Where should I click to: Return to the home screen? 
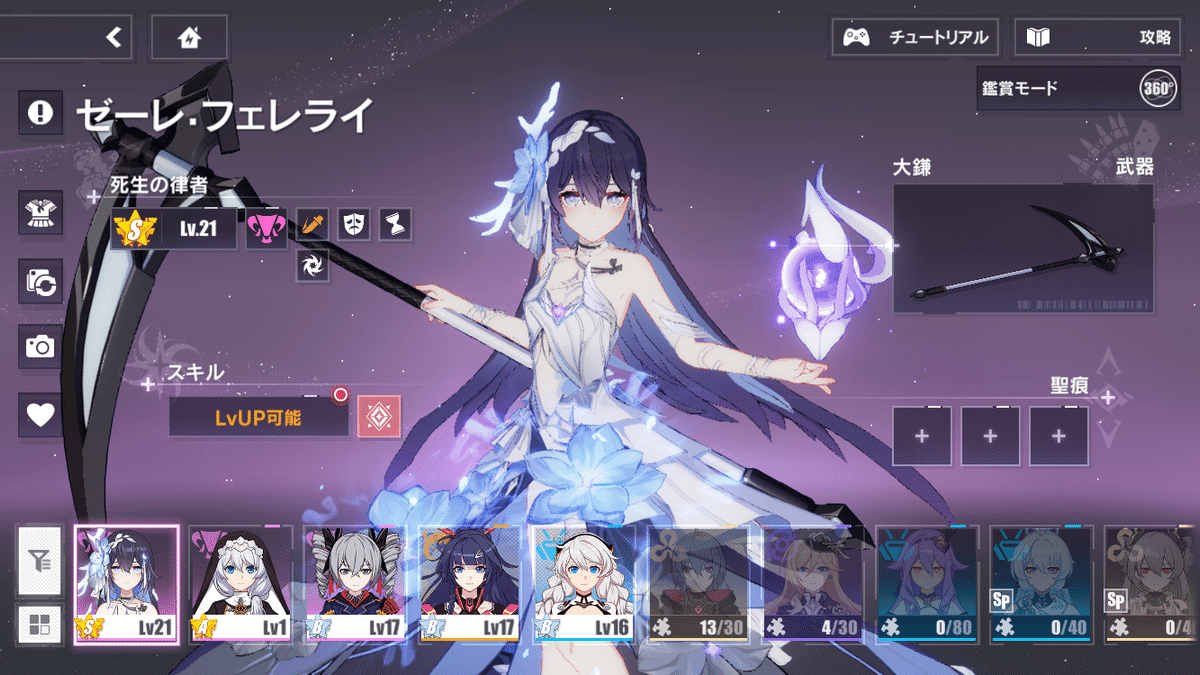(189, 38)
